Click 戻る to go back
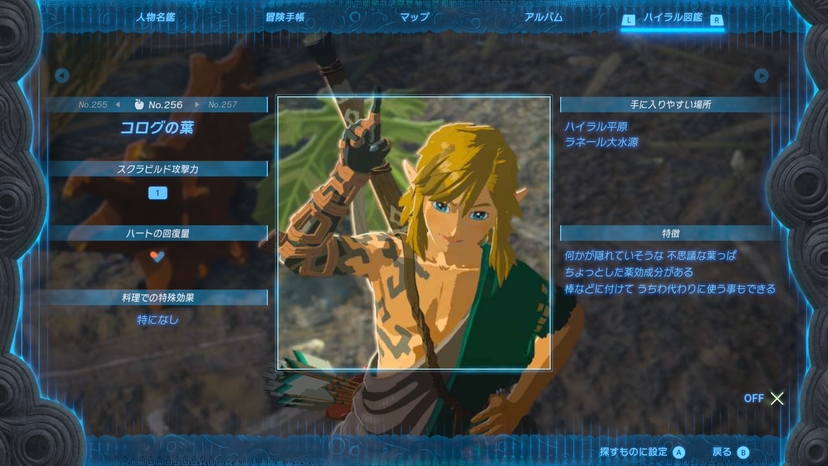The height and width of the screenshot is (466, 828). tap(730, 452)
